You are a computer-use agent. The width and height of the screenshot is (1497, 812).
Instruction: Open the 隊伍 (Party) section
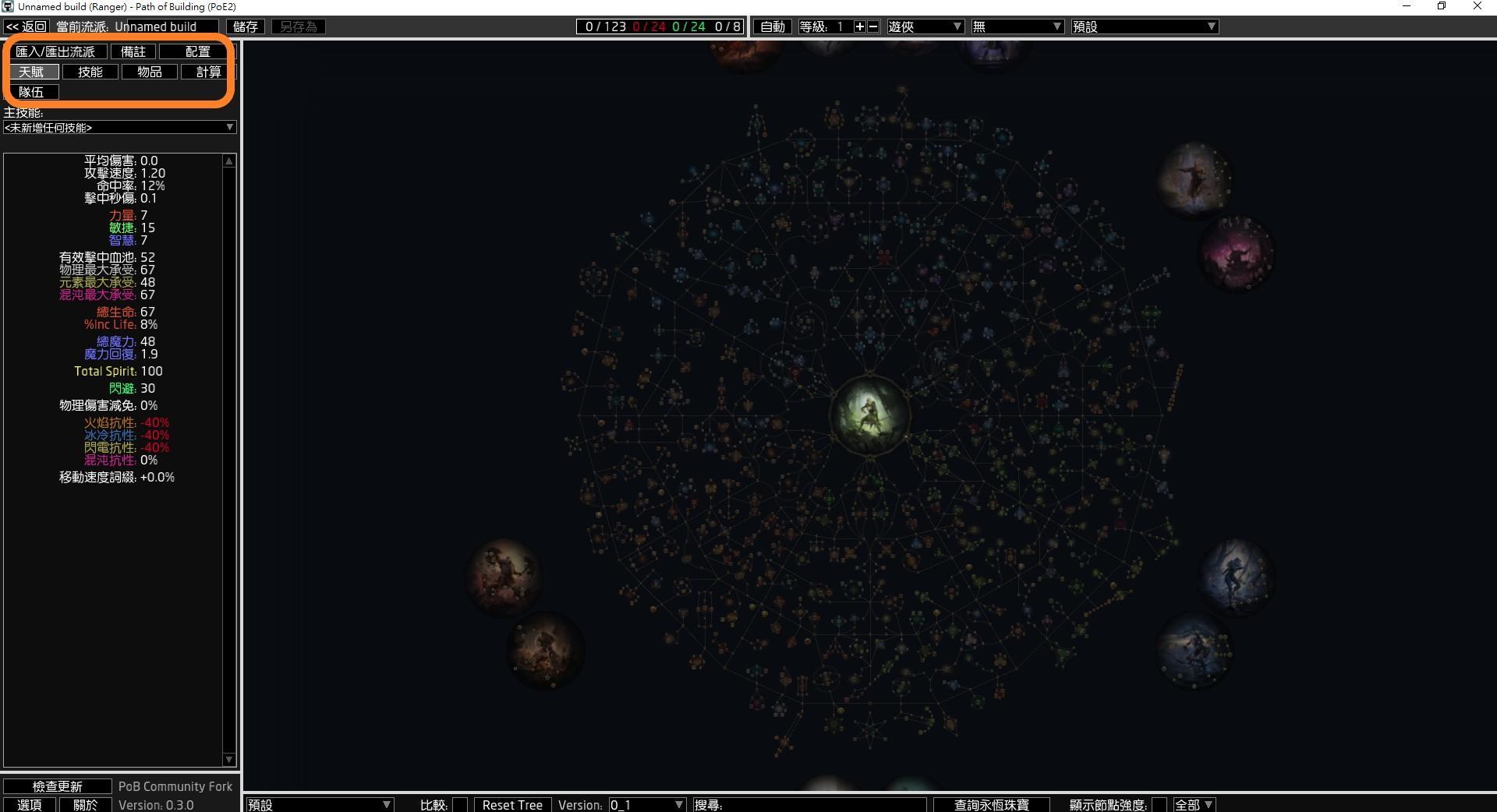[33, 91]
